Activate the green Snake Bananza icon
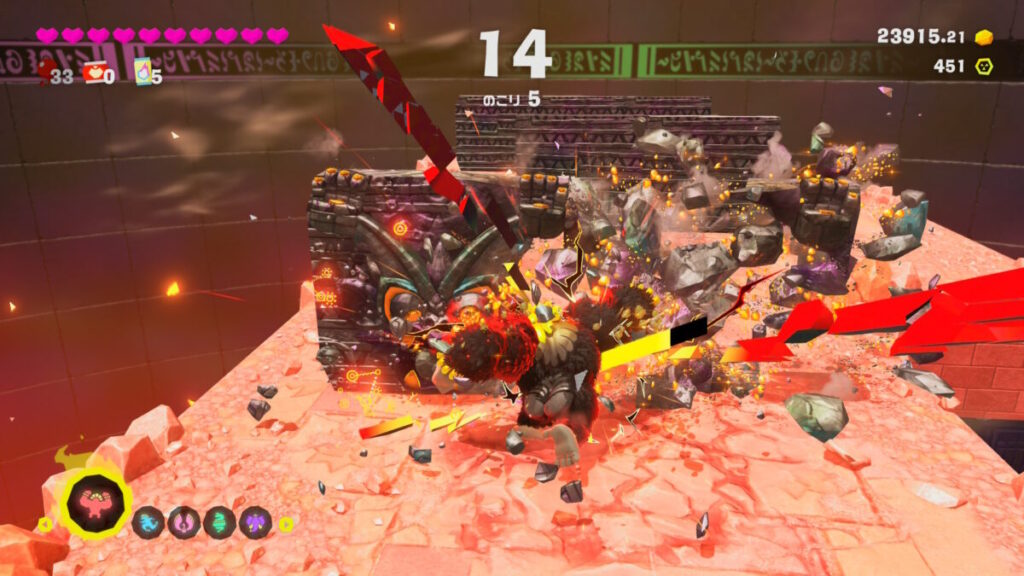1024x576 pixels. coord(219,522)
